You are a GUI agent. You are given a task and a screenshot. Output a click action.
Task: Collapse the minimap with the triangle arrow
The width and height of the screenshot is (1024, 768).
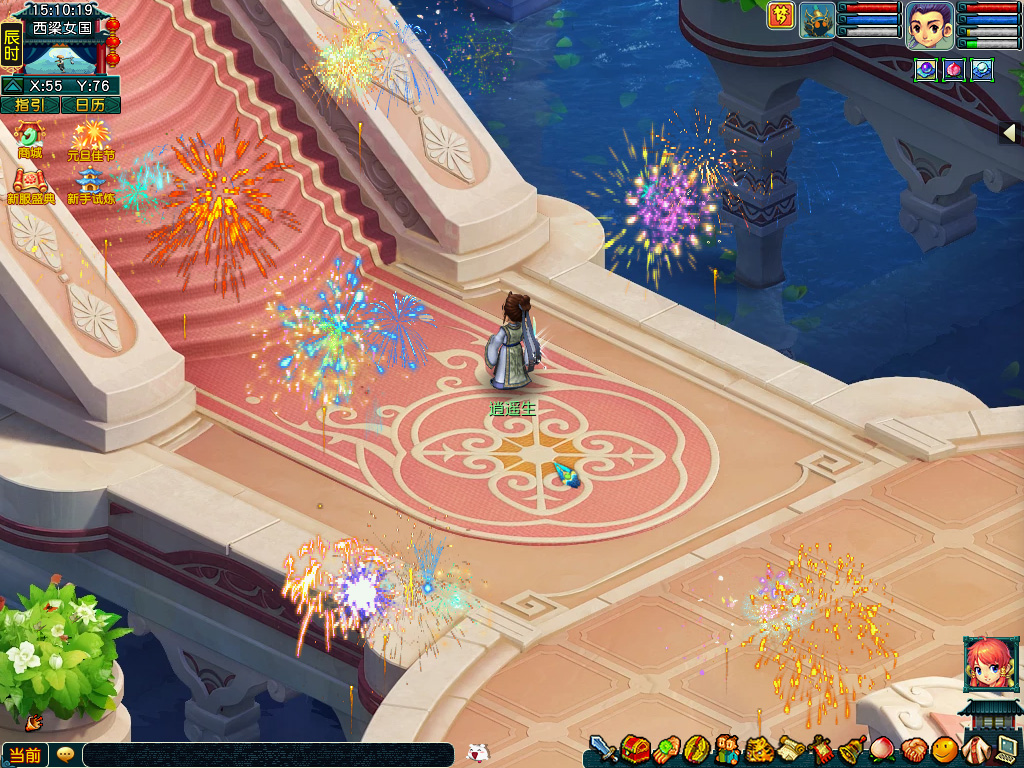12,86
